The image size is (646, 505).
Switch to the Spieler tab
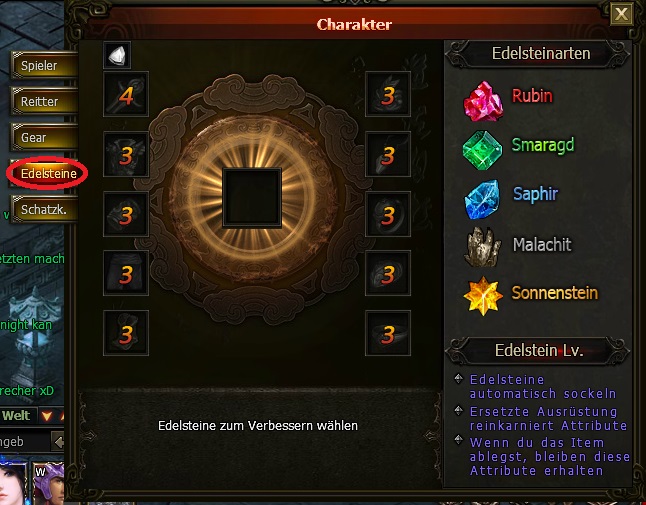[40, 66]
